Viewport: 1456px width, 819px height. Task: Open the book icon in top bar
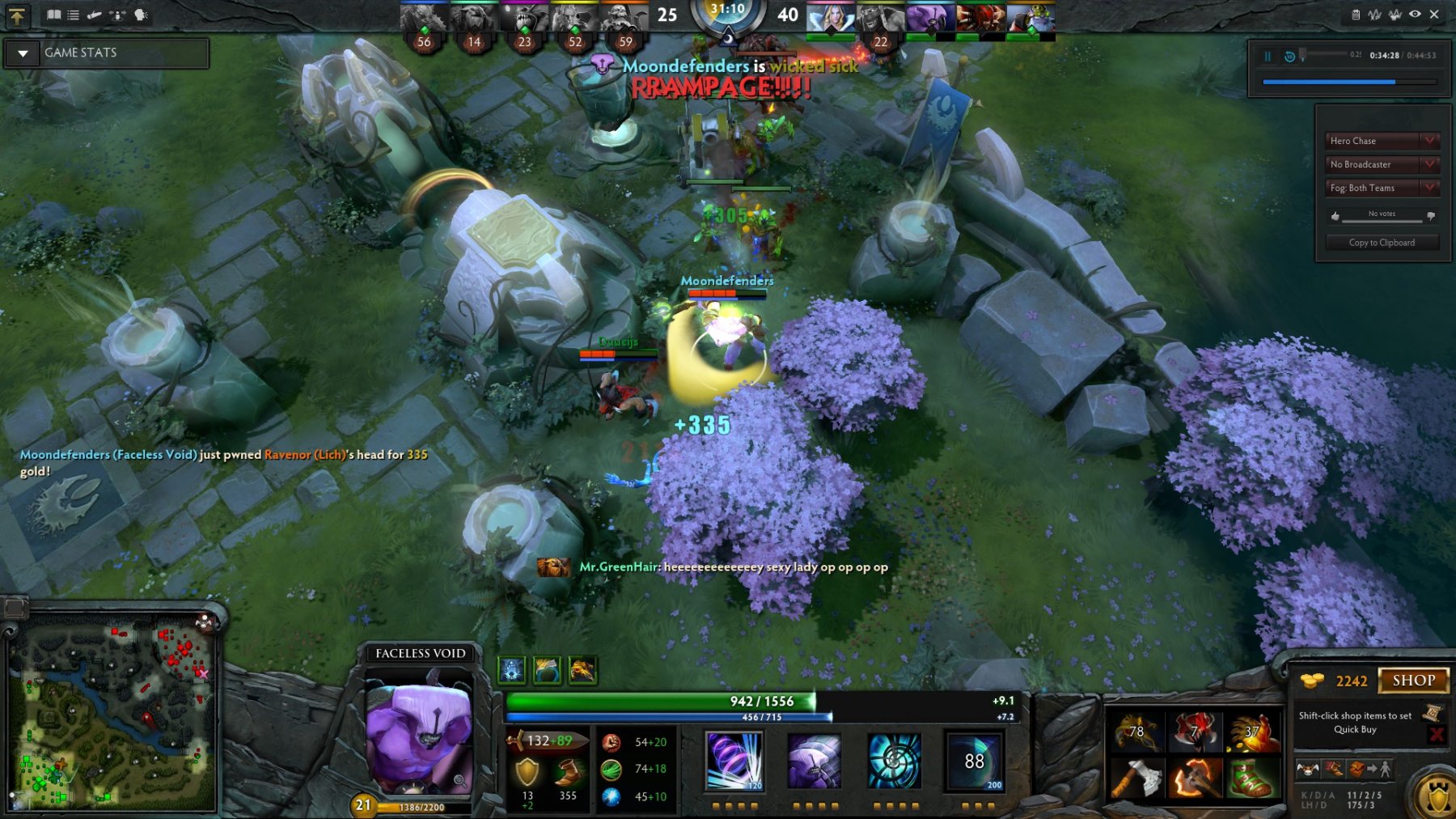click(x=53, y=15)
